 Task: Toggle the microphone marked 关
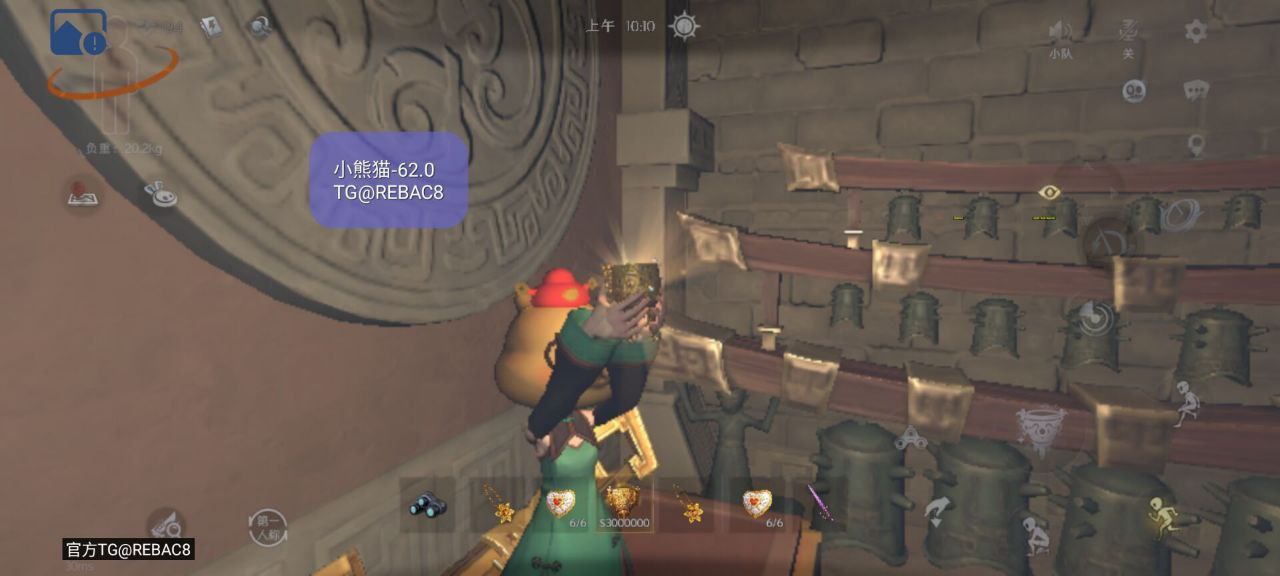click(x=1128, y=32)
